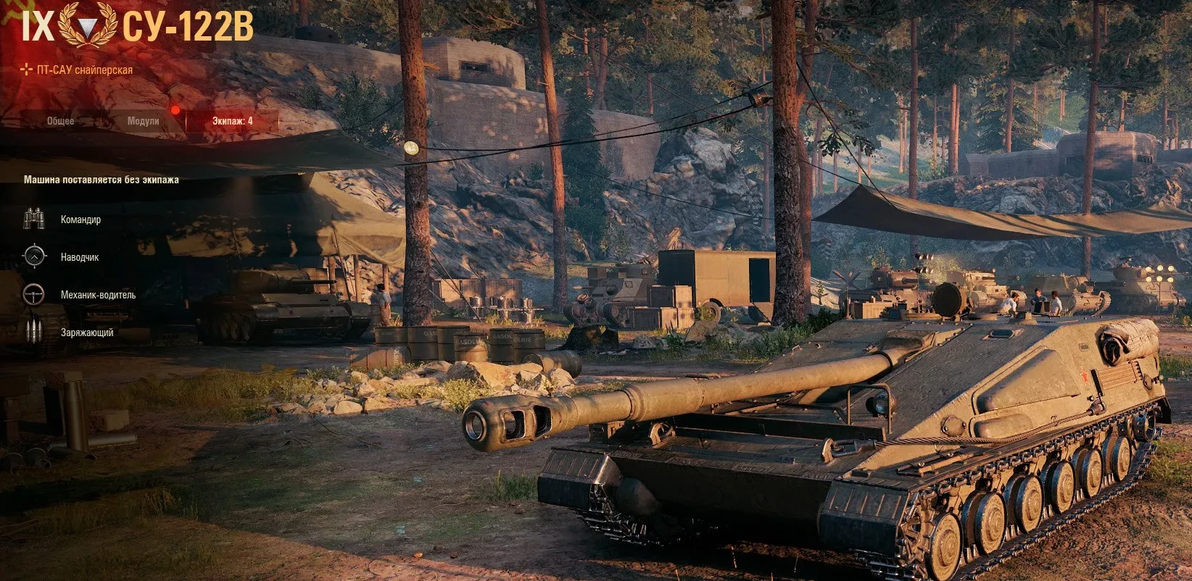Viewport: 1192px width, 581px height.
Task: Switch to the Общее tab
Action: pyautogui.click(x=60, y=121)
